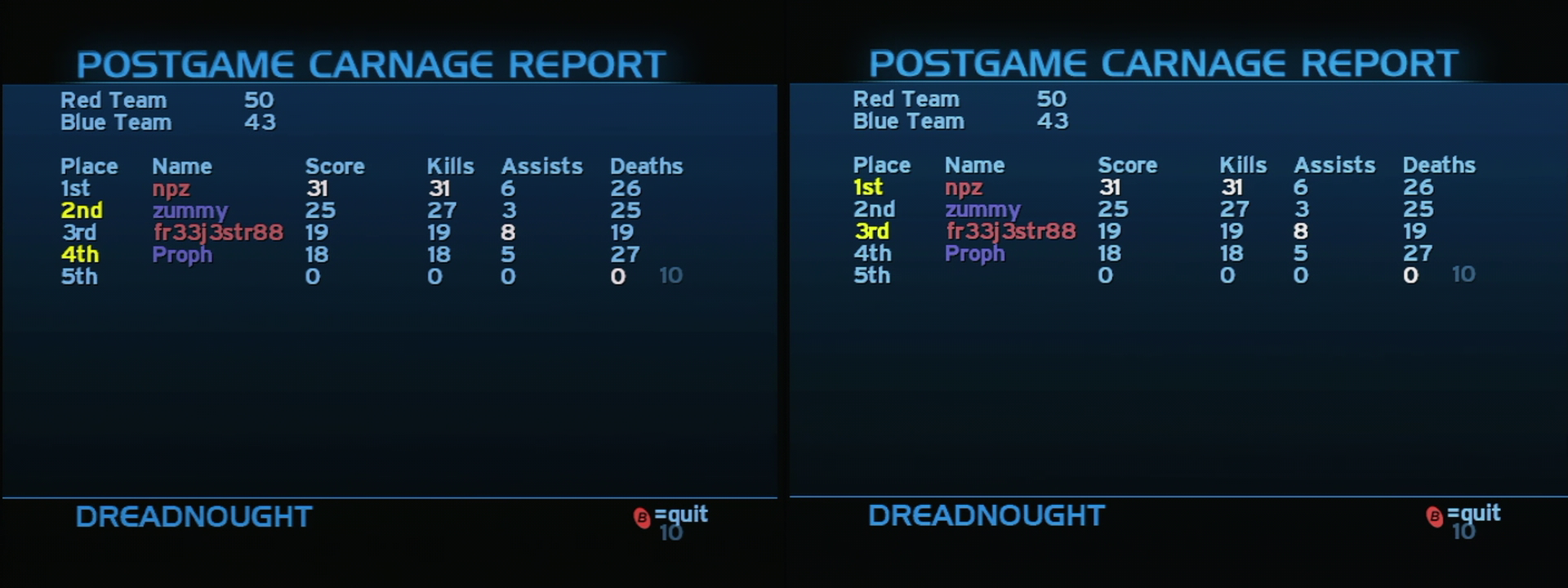
Task: Click the red B quit icon on left screen
Action: [x=642, y=516]
